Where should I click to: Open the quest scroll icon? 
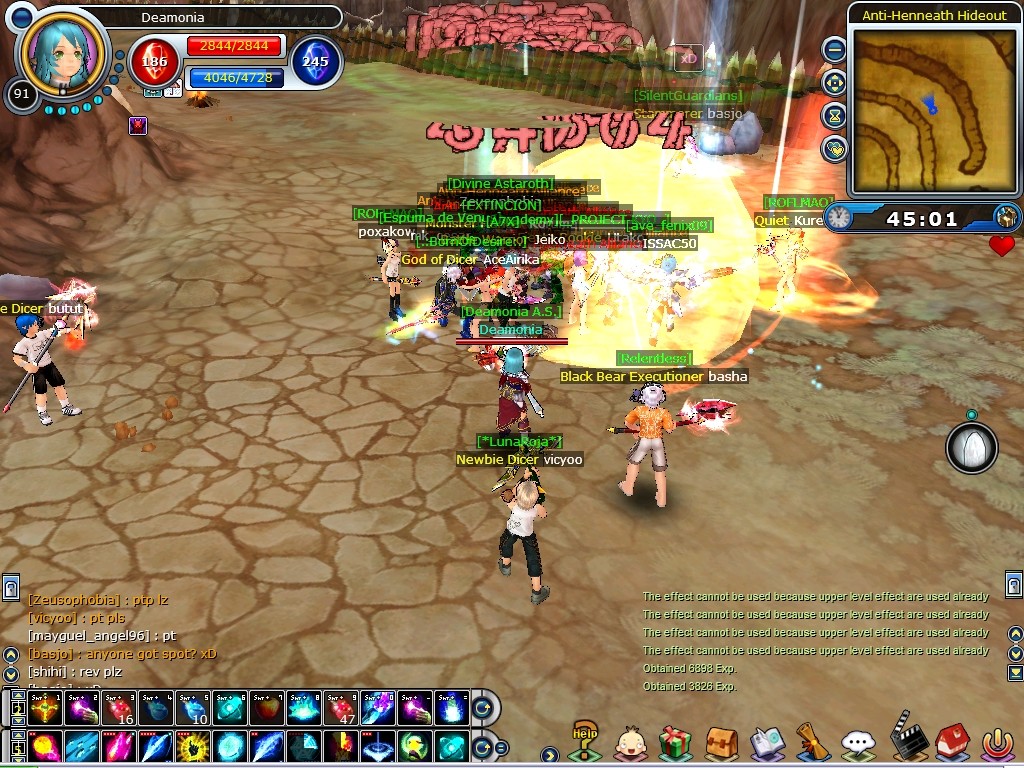click(x=812, y=742)
